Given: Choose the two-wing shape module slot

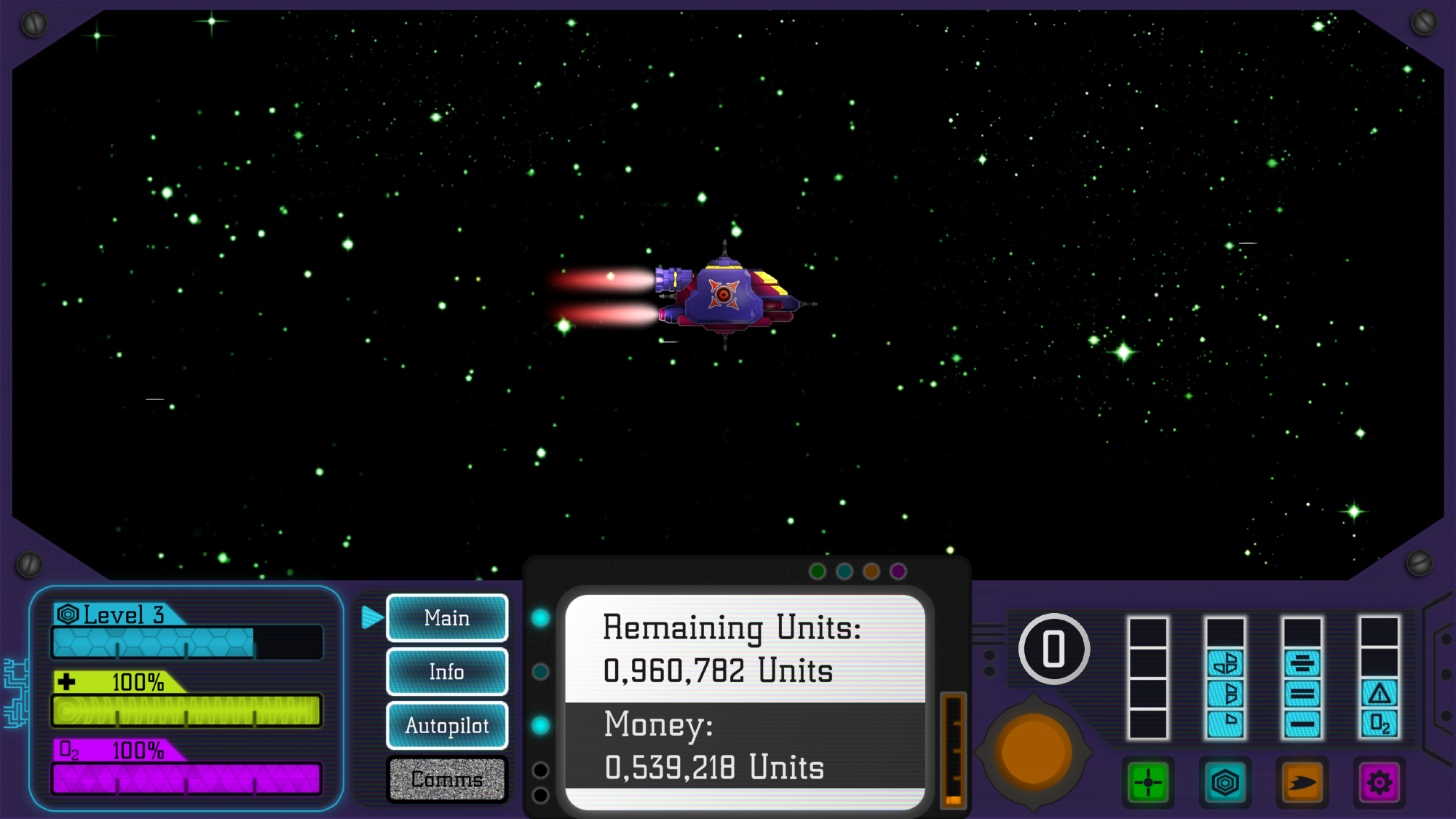Looking at the screenshot, I should point(1225,693).
